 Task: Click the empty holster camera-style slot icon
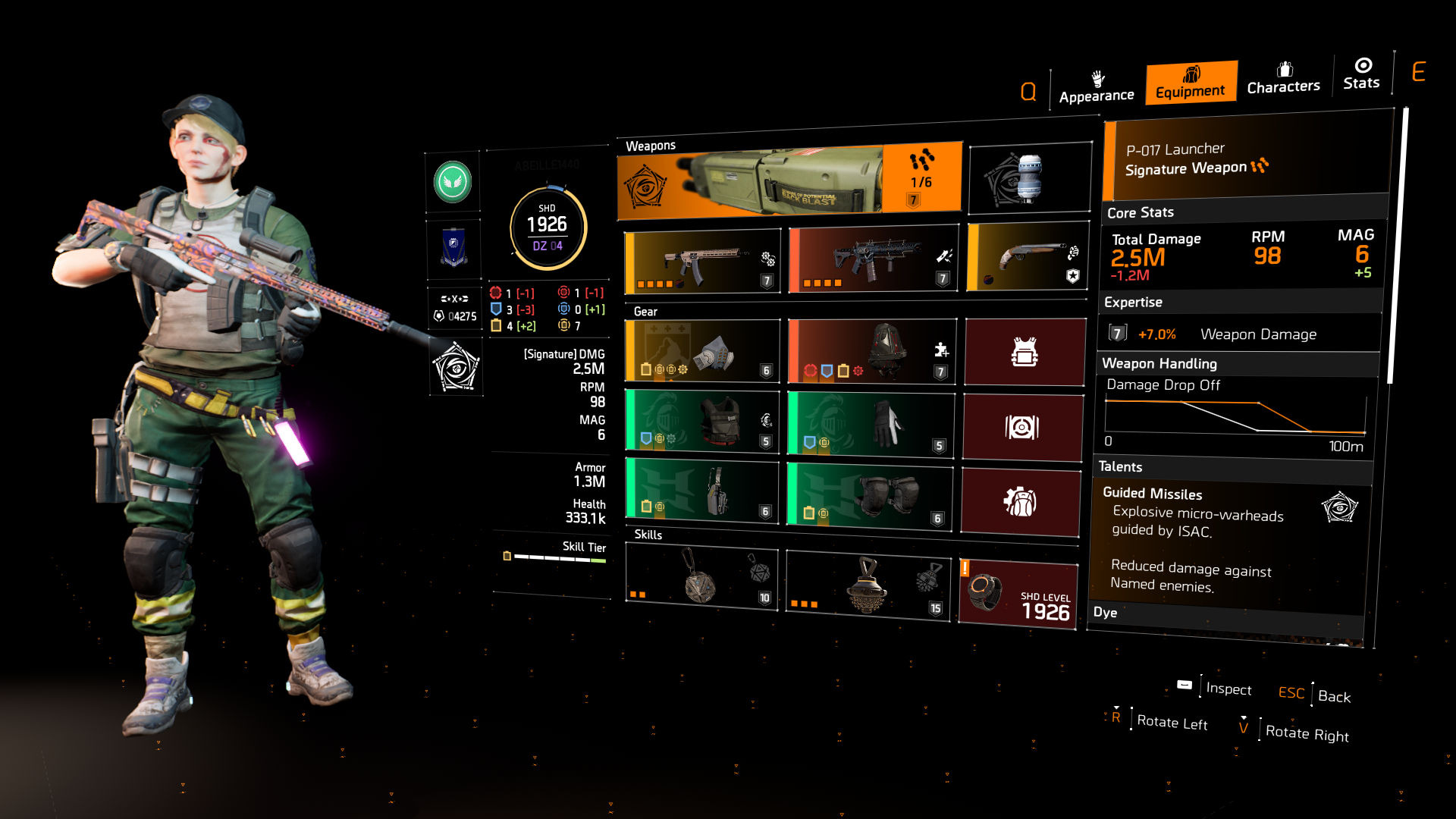pos(1025,428)
